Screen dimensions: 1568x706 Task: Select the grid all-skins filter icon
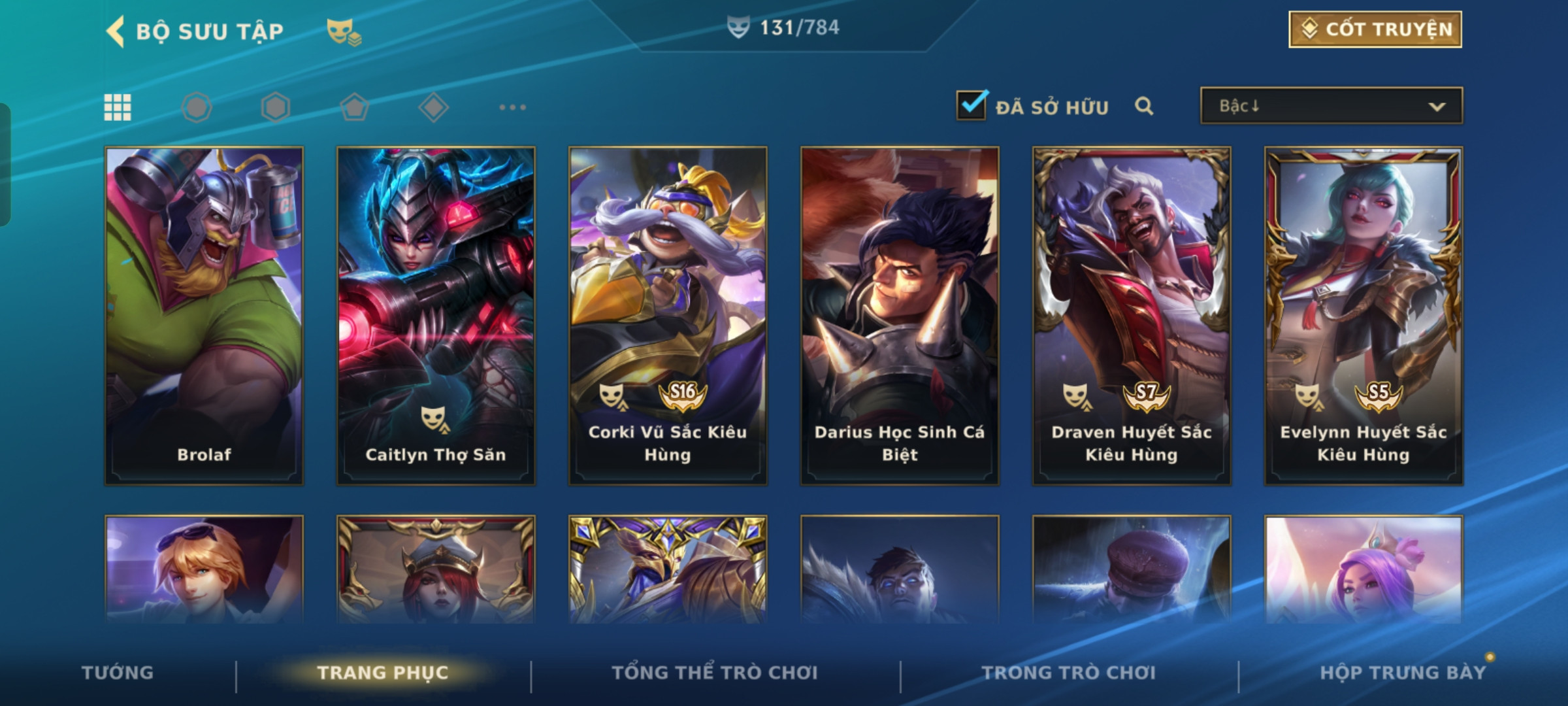pyautogui.click(x=118, y=107)
